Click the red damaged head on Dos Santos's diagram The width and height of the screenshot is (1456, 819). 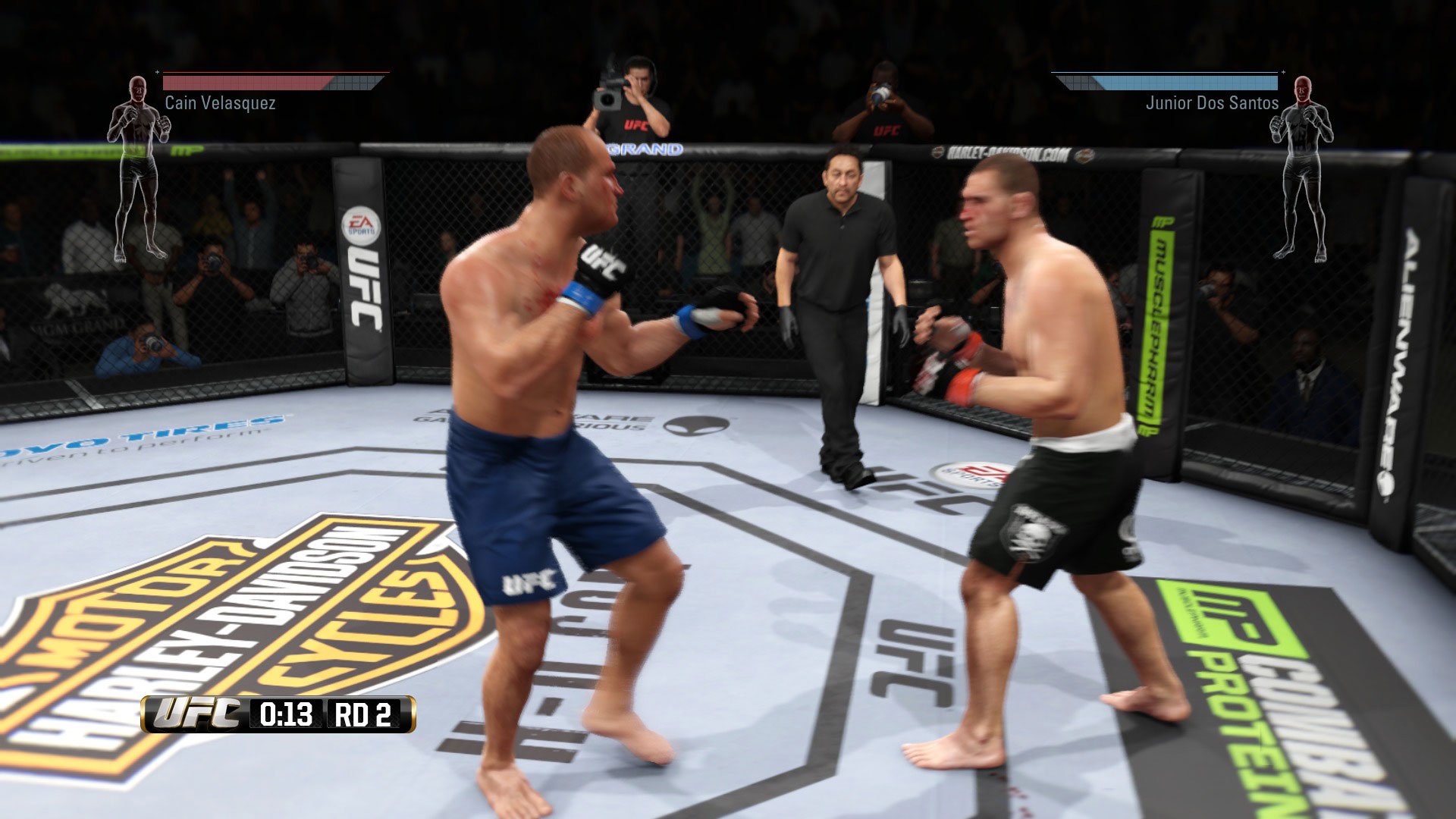click(1304, 89)
